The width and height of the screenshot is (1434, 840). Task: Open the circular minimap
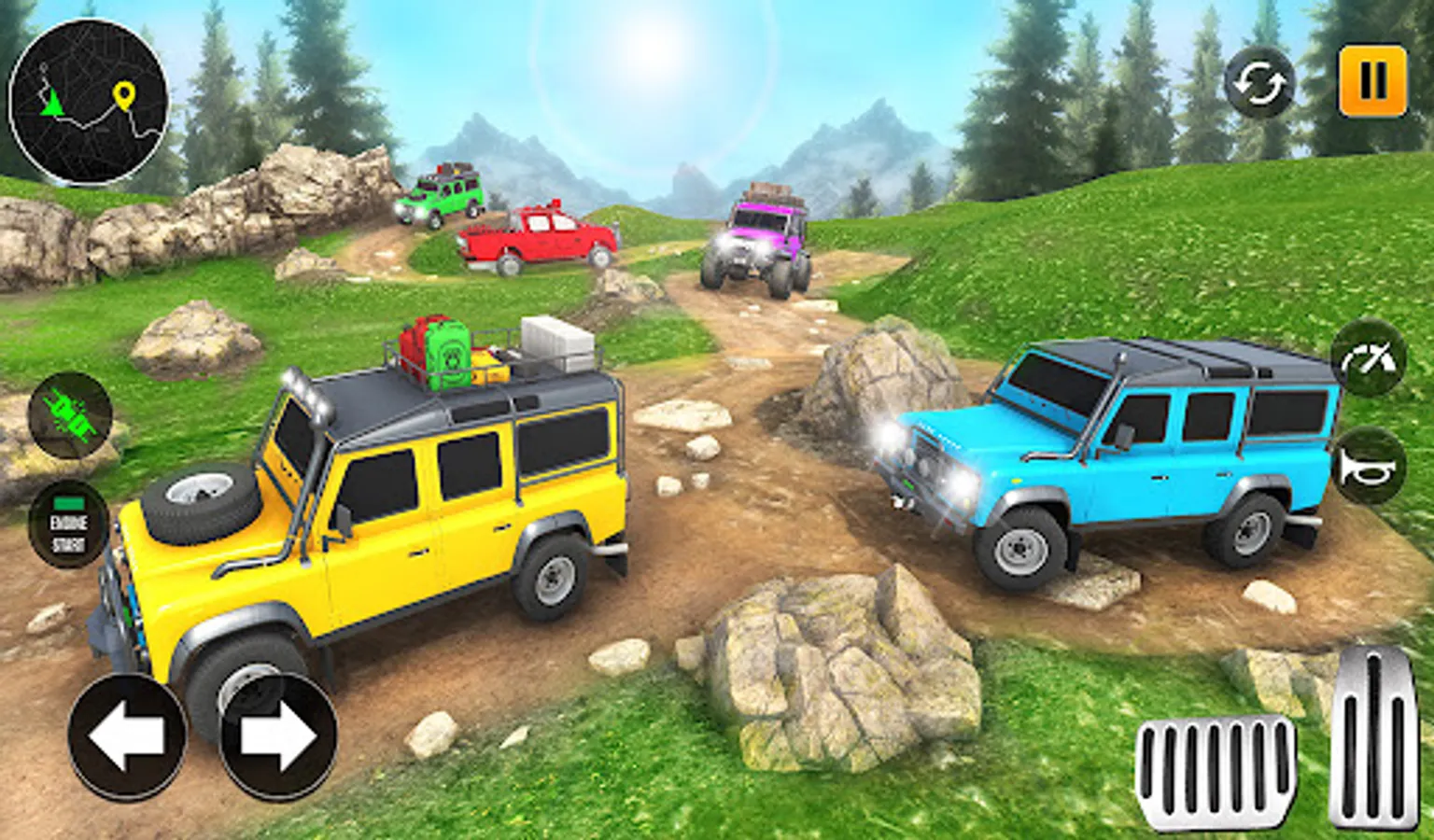point(88,101)
